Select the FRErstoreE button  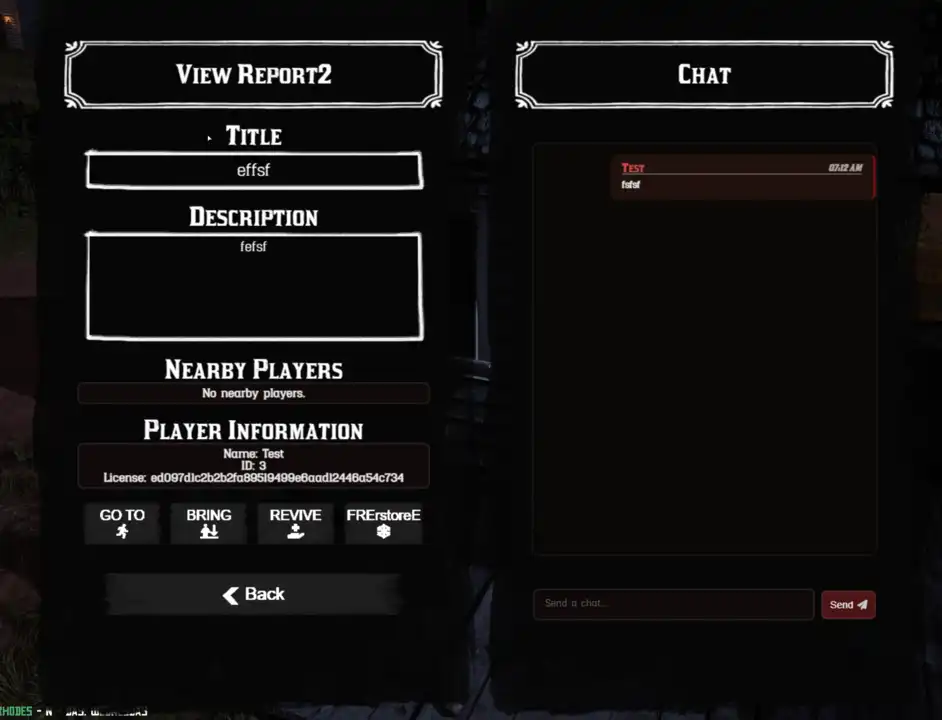click(x=383, y=523)
